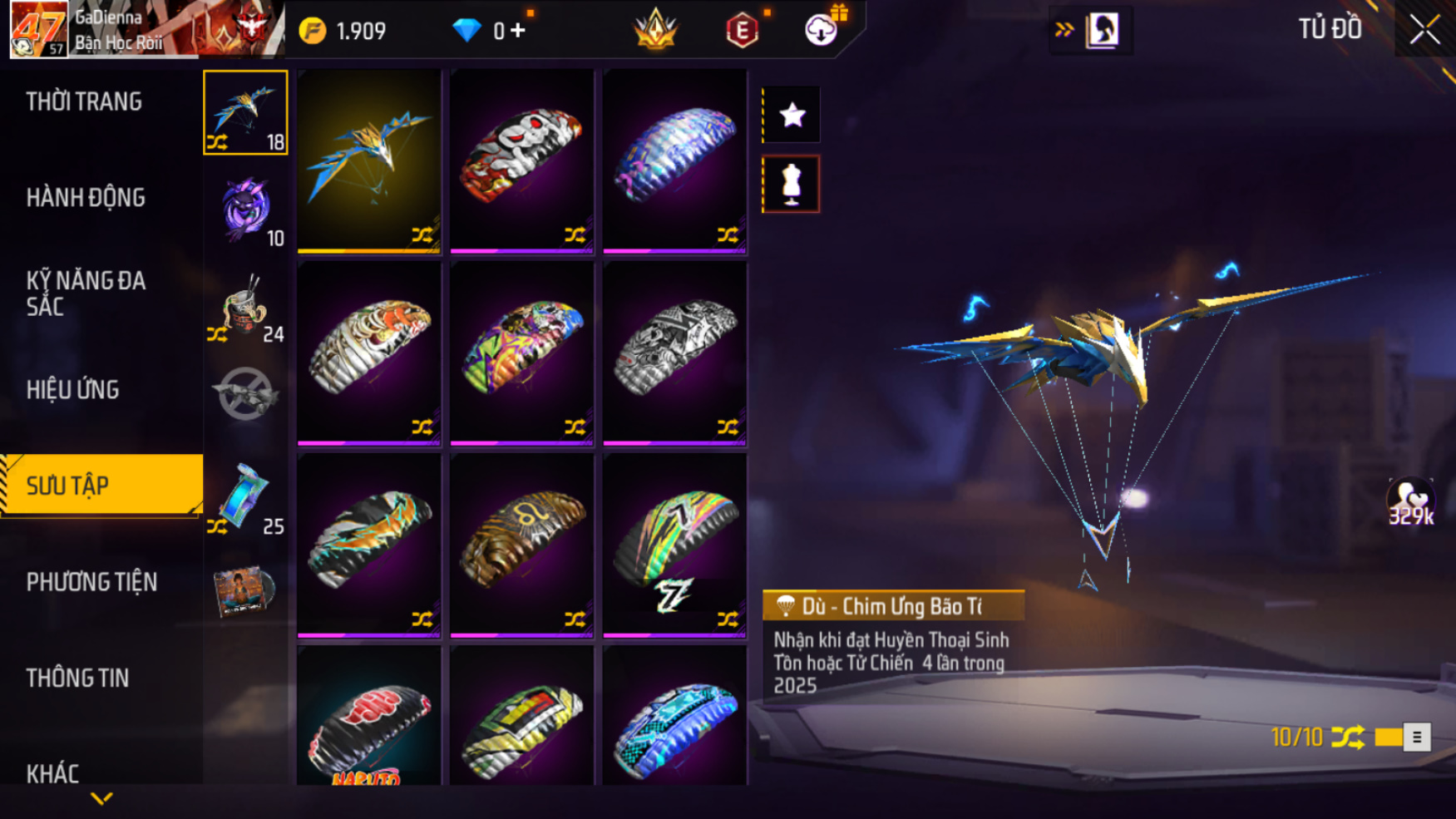
Task: Pick the golden Leo zodiac parachute
Action: (x=521, y=545)
